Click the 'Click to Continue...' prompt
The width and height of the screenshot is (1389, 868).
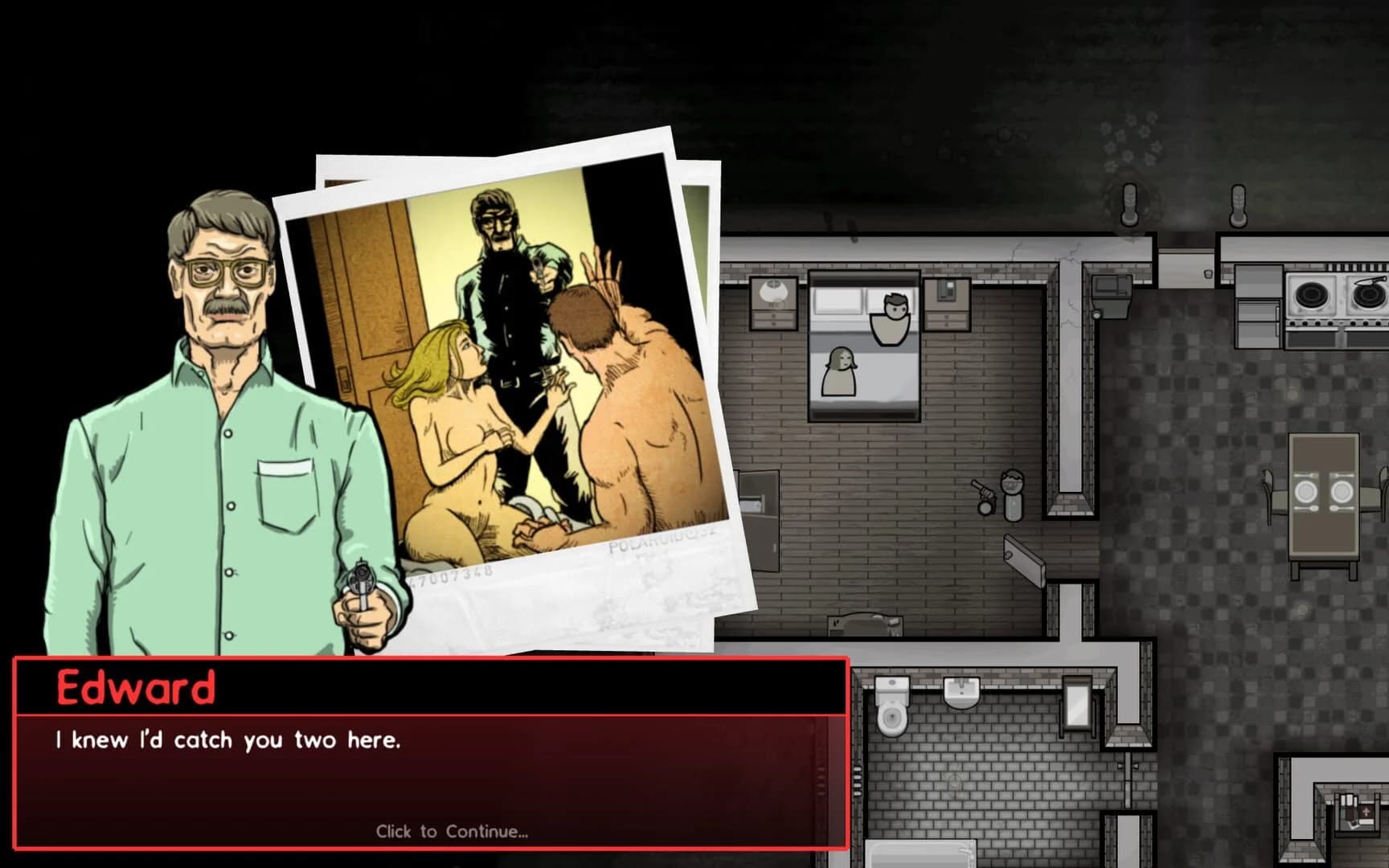point(453,832)
